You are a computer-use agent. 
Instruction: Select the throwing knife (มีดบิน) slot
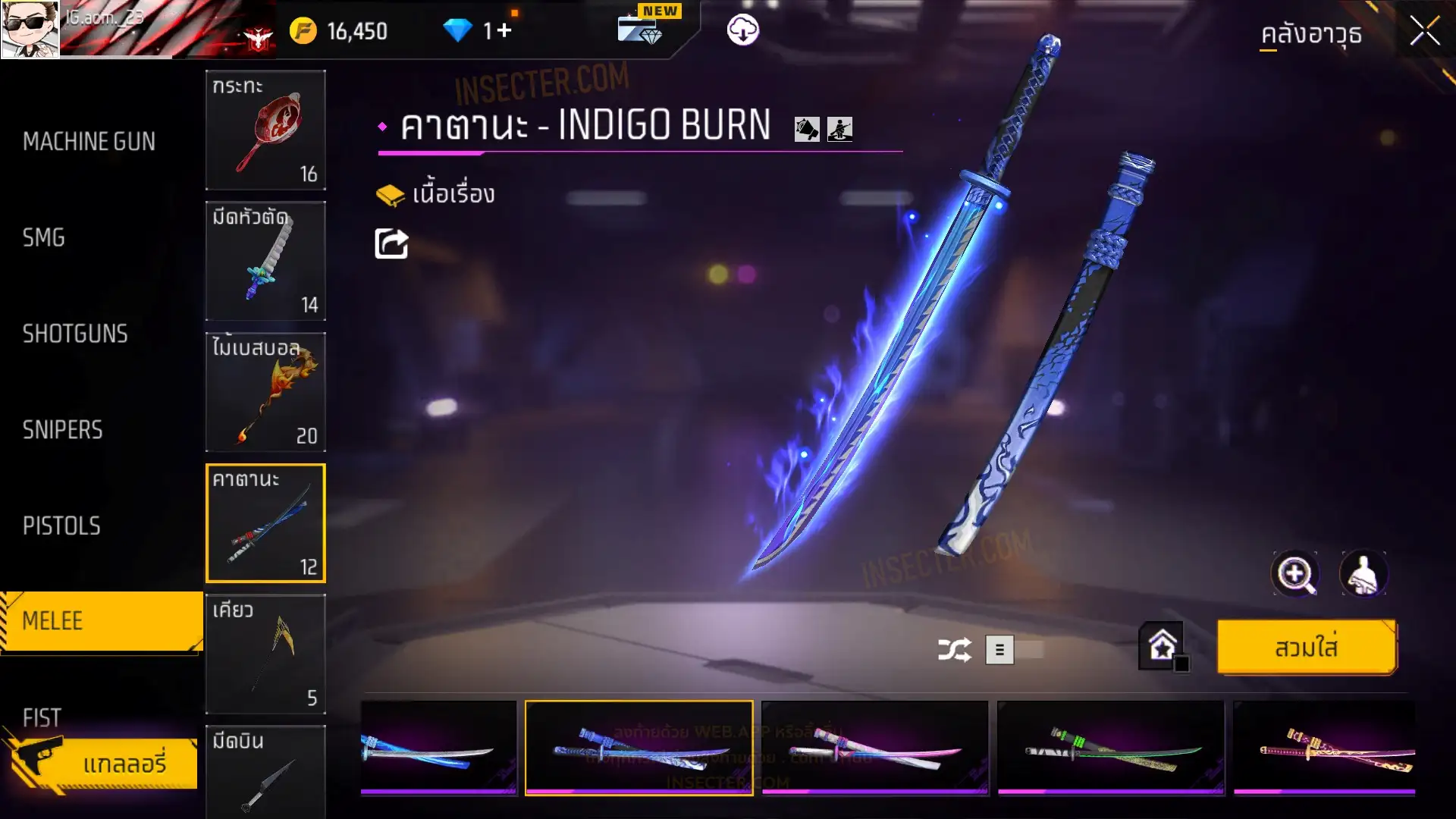(x=265, y=772)
